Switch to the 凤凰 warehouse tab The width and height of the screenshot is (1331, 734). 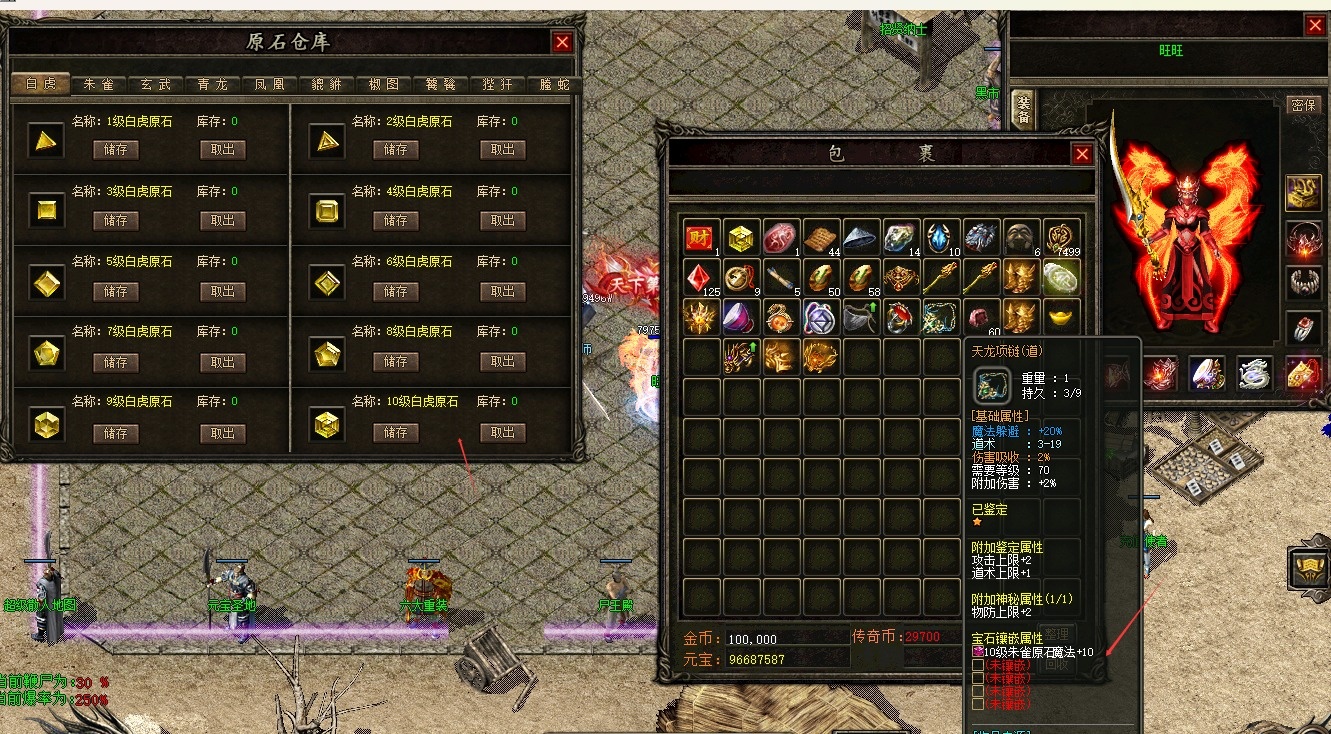point(269,84)
